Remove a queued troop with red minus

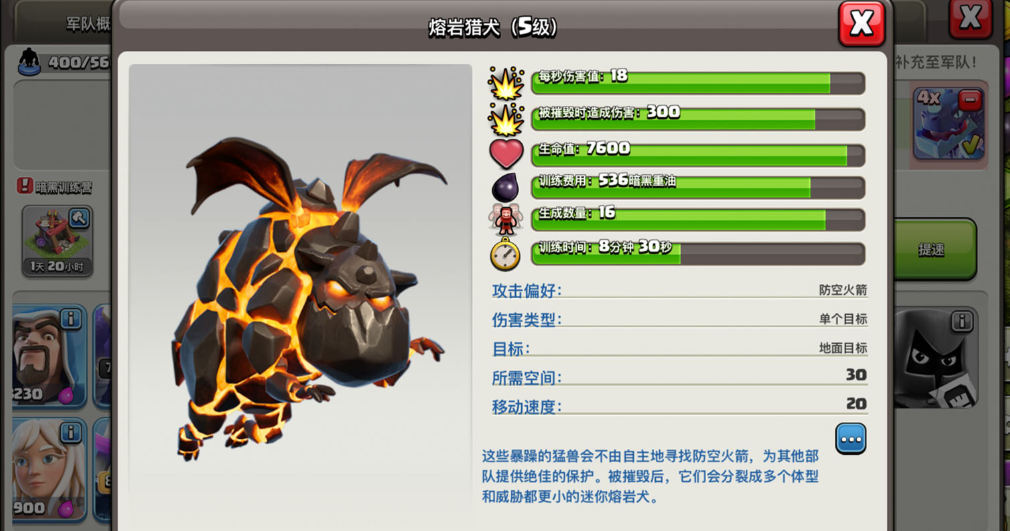click(x=969, y=100)
